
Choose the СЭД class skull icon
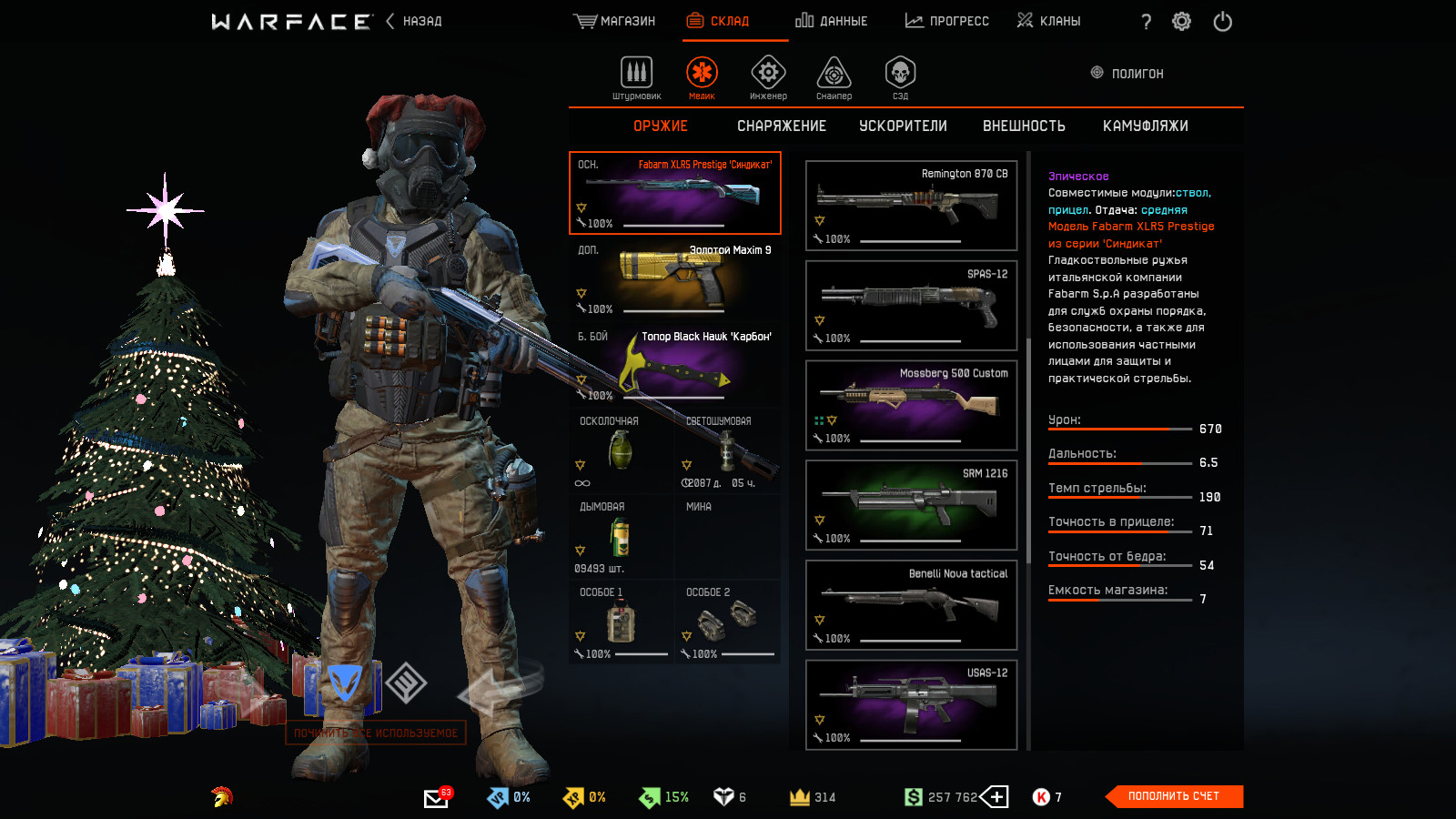coord(900,74)
